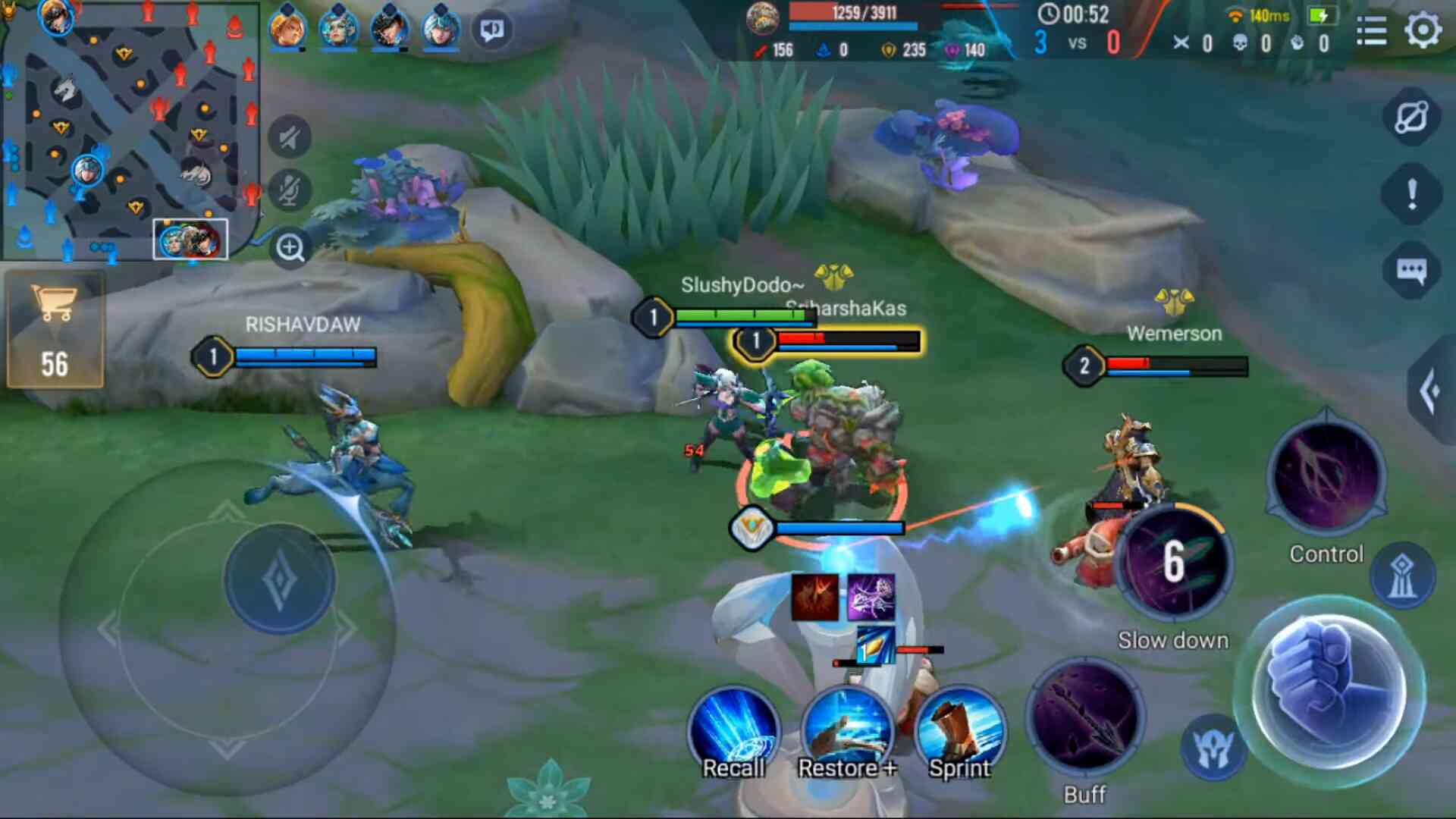Toggle the microphone mute button
This screenshot has width=1456, height=819.
click(x=290, y=190)
